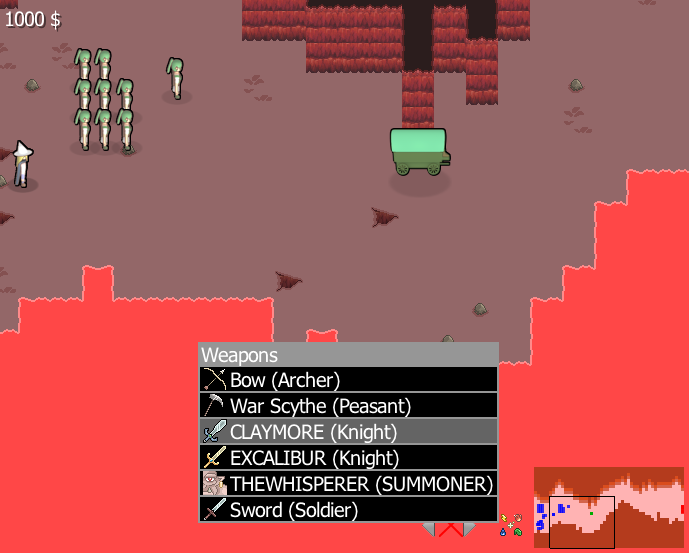Toggle the red crossed-swords weapons tab
The height and width of the screenshot is (553, 689).
click(449, 530)
